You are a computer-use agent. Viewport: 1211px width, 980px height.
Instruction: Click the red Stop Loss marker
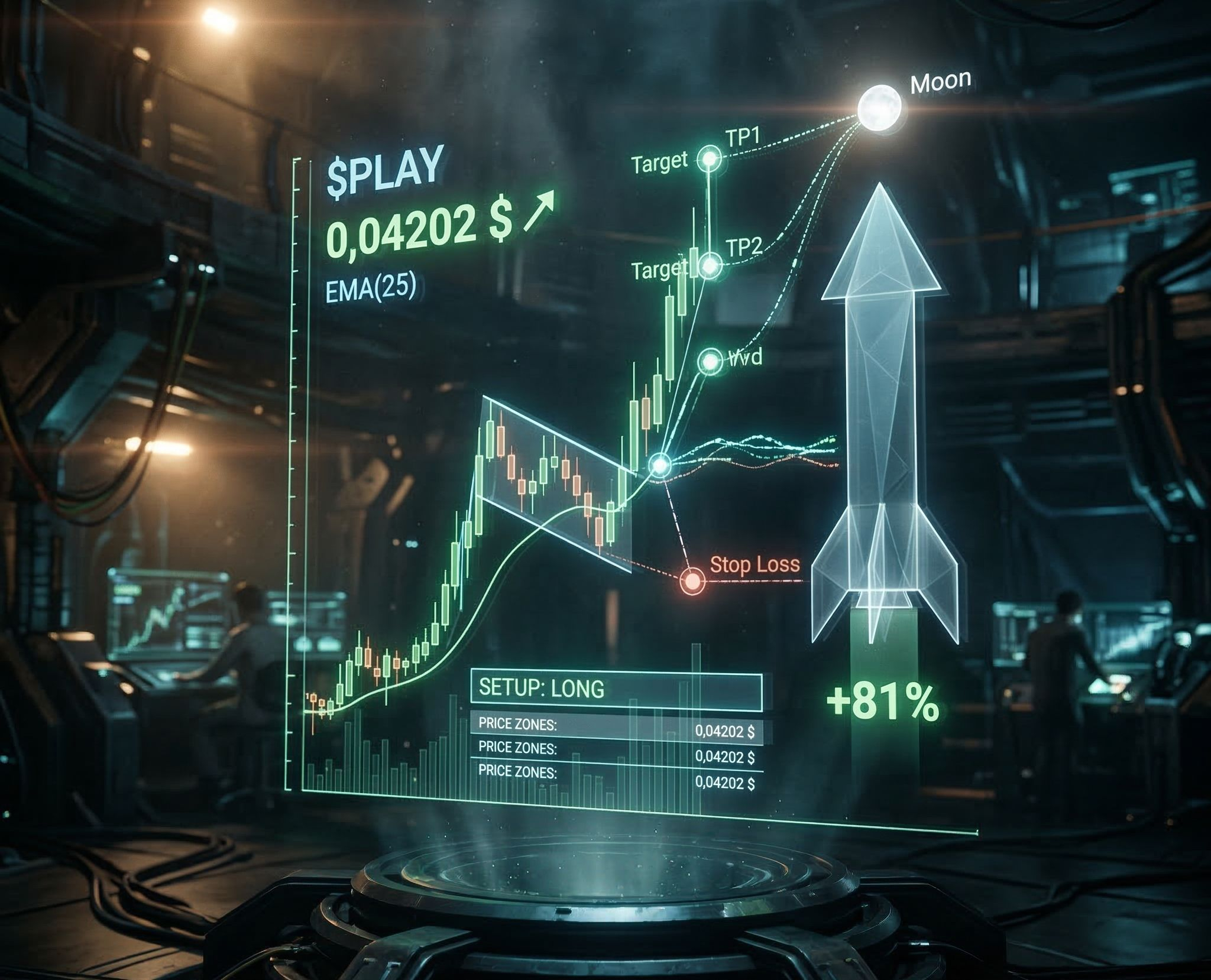[x=691, y=580]
